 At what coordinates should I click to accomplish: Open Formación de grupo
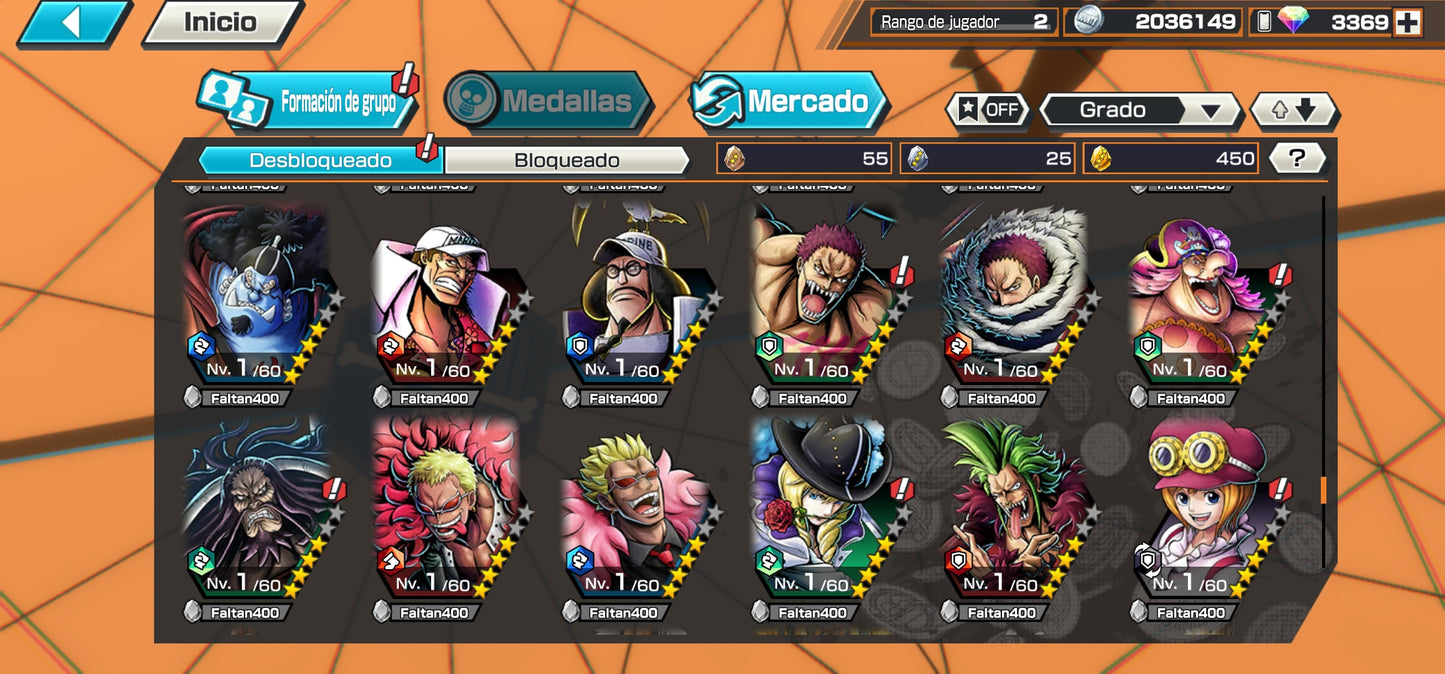point(310,101)
